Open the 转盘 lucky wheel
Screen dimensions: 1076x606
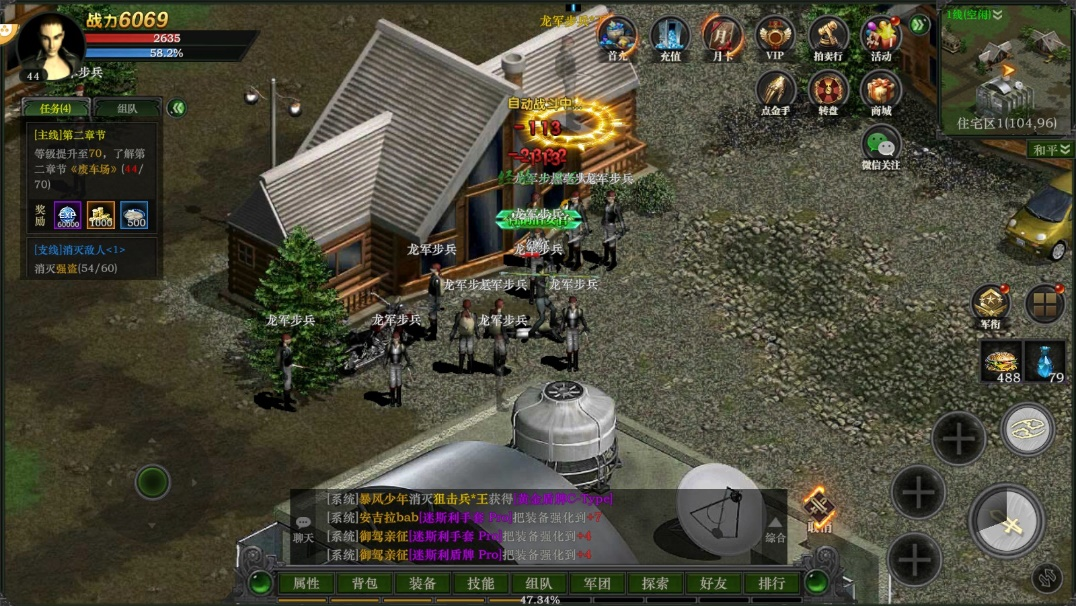[828, 91]
